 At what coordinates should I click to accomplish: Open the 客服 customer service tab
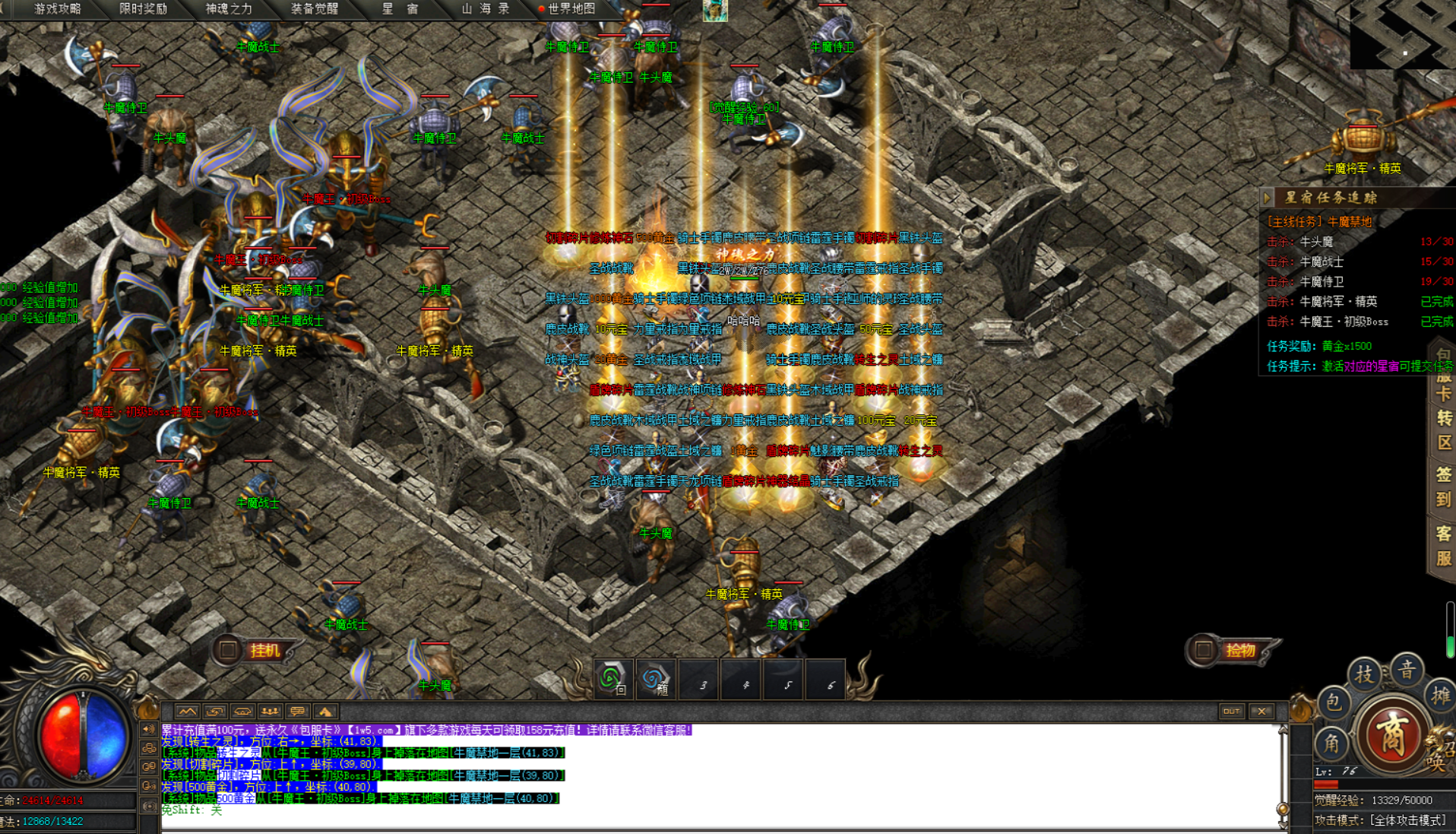(x=1443, y=546)
